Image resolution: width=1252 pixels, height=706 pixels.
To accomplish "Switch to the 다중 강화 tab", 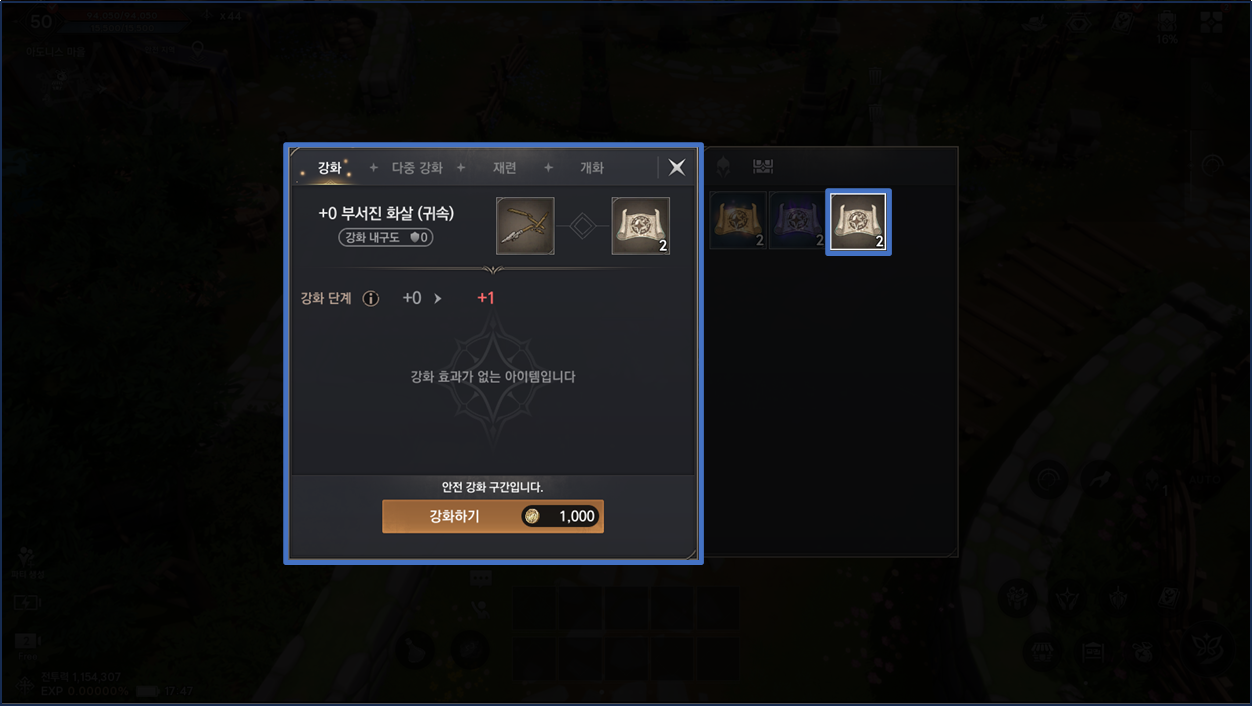I will (417, 168).
